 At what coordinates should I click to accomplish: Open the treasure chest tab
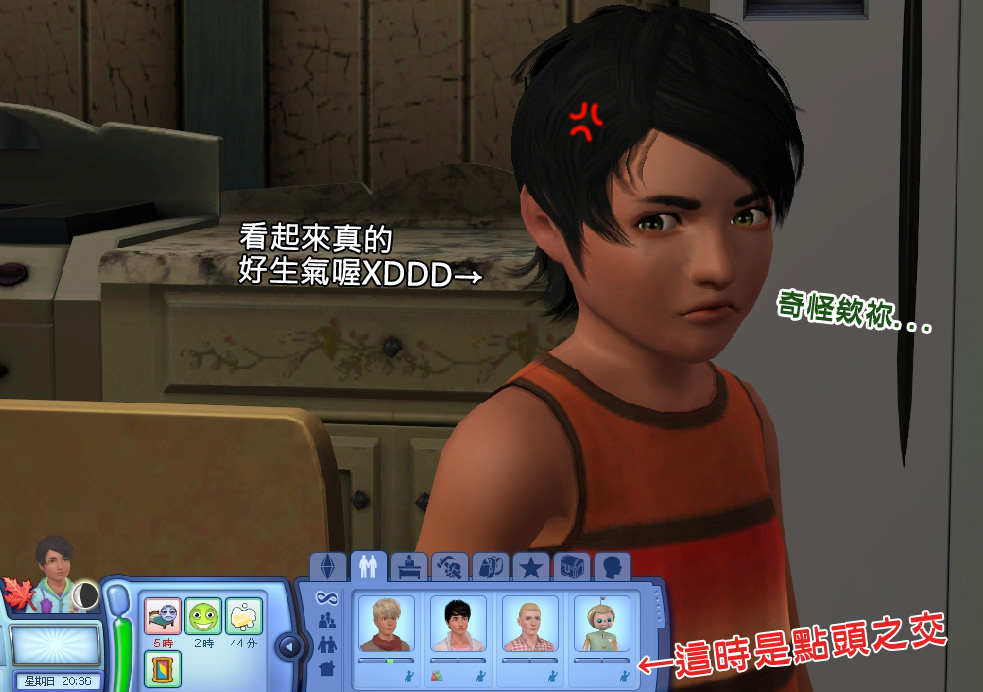pyautogui.click(x=572, y=568)
